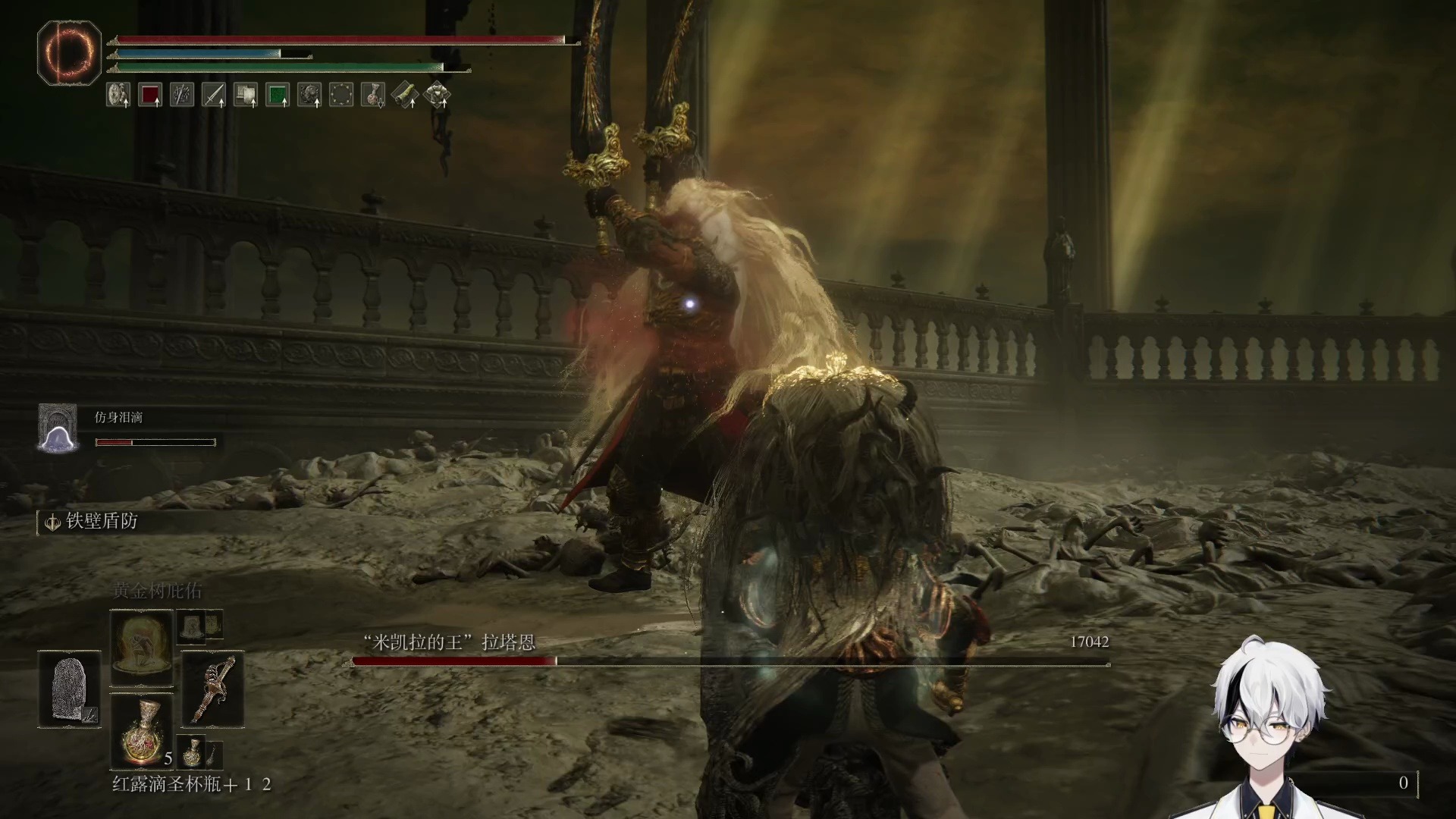Choose the Golden Tree blessing spell slot
This screenshot has width=1456, height=819.
142,647
